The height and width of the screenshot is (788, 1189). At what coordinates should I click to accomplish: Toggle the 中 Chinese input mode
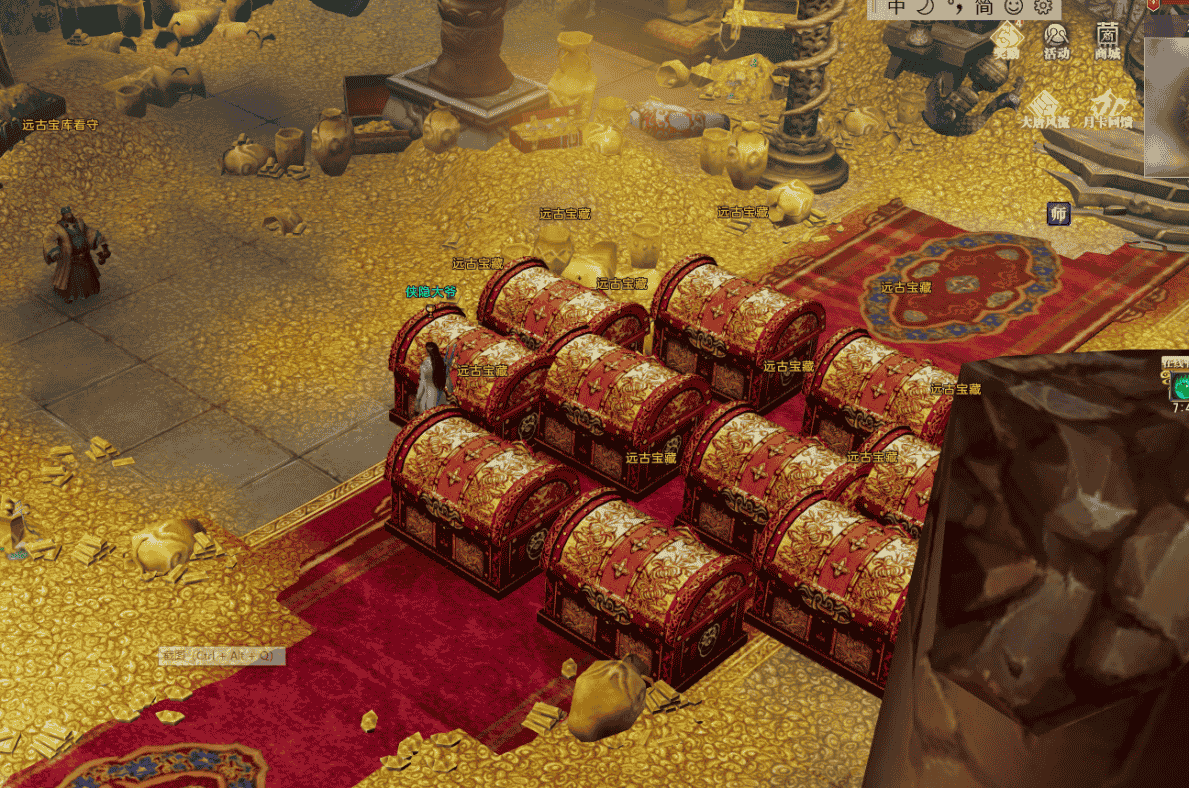pos(896,7)
